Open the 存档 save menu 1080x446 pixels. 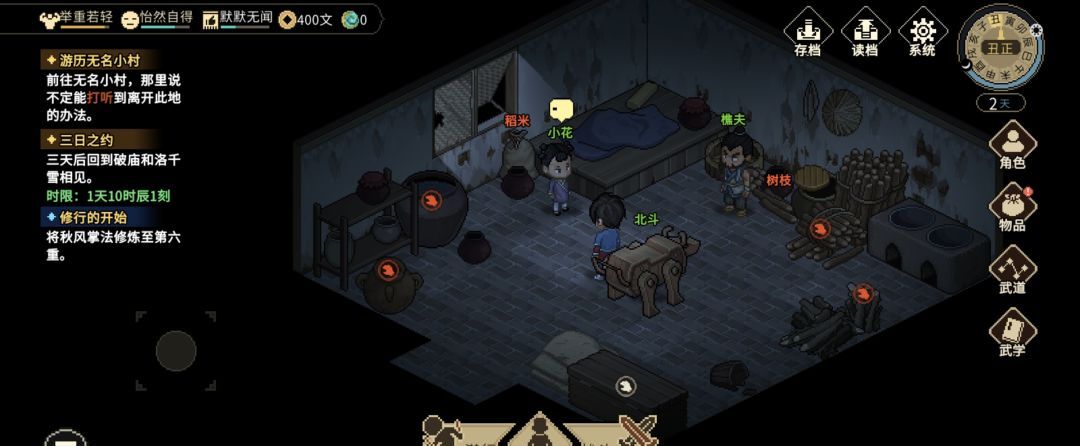807,33
